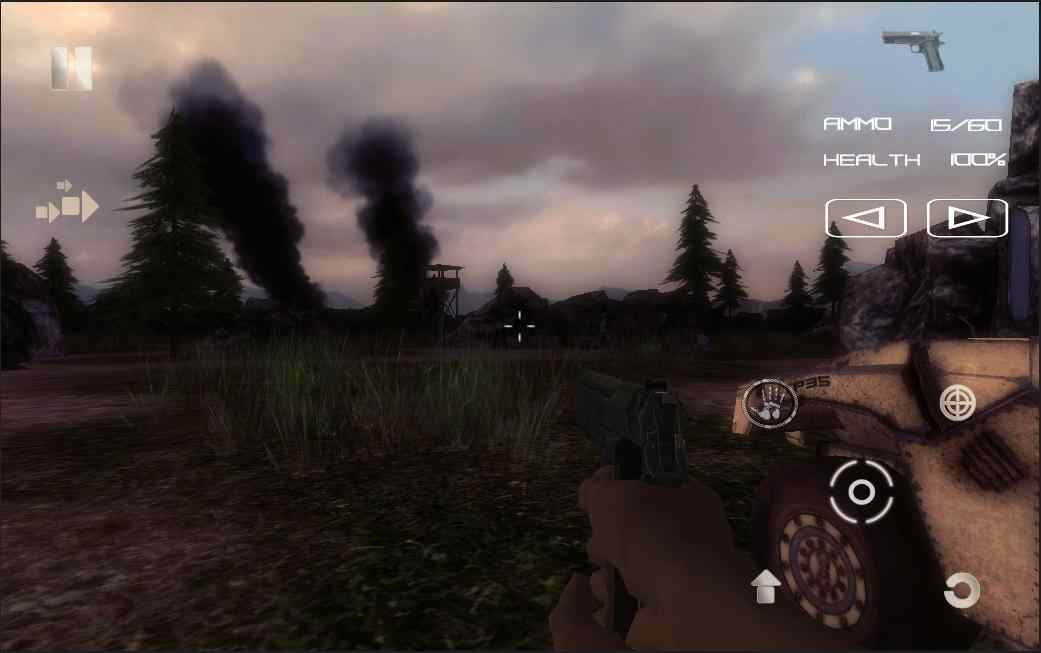
Task: Activate the hand melee button
Action: tap(769, 404)
